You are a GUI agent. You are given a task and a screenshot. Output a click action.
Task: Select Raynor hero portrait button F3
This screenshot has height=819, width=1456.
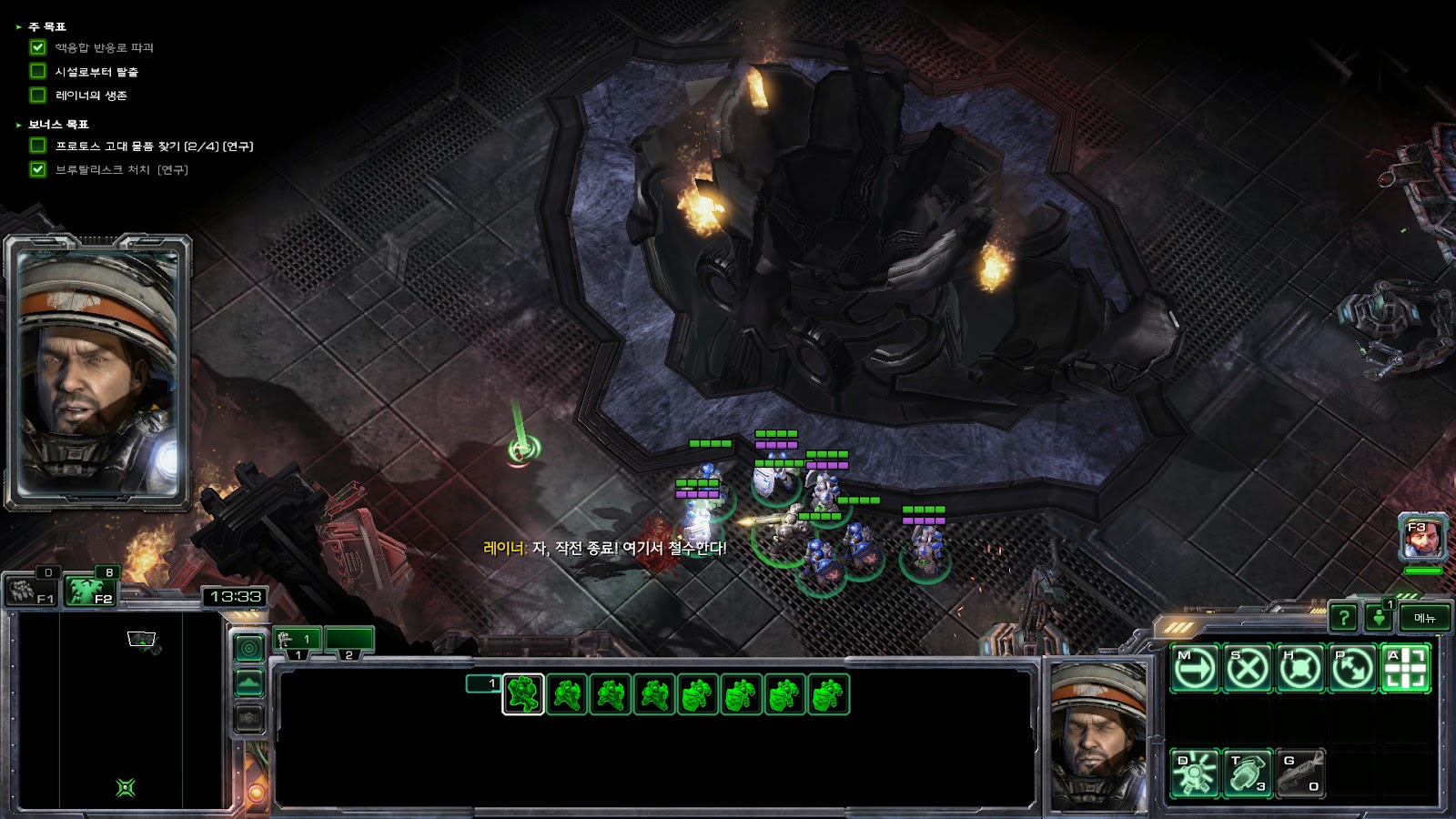[1422, 539]
